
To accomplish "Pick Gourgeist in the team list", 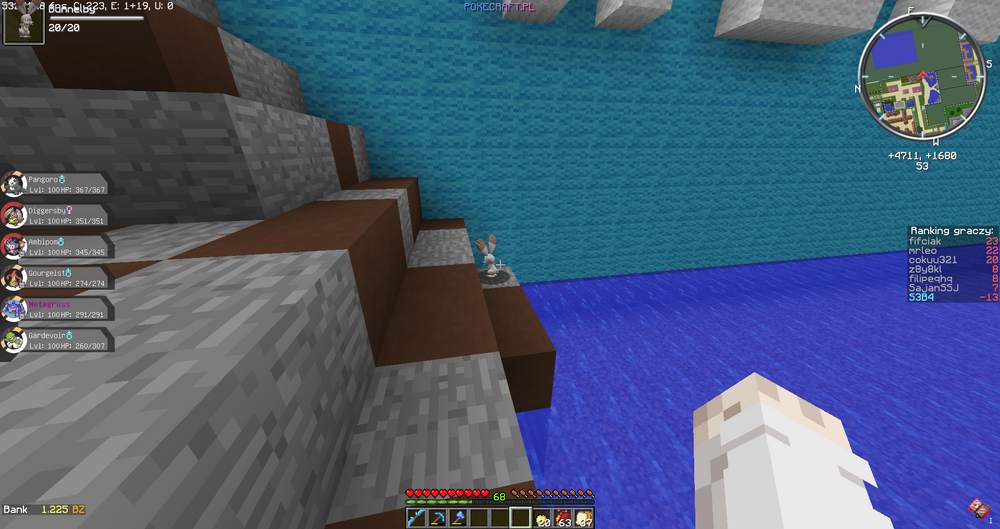I will click(56, 277).
